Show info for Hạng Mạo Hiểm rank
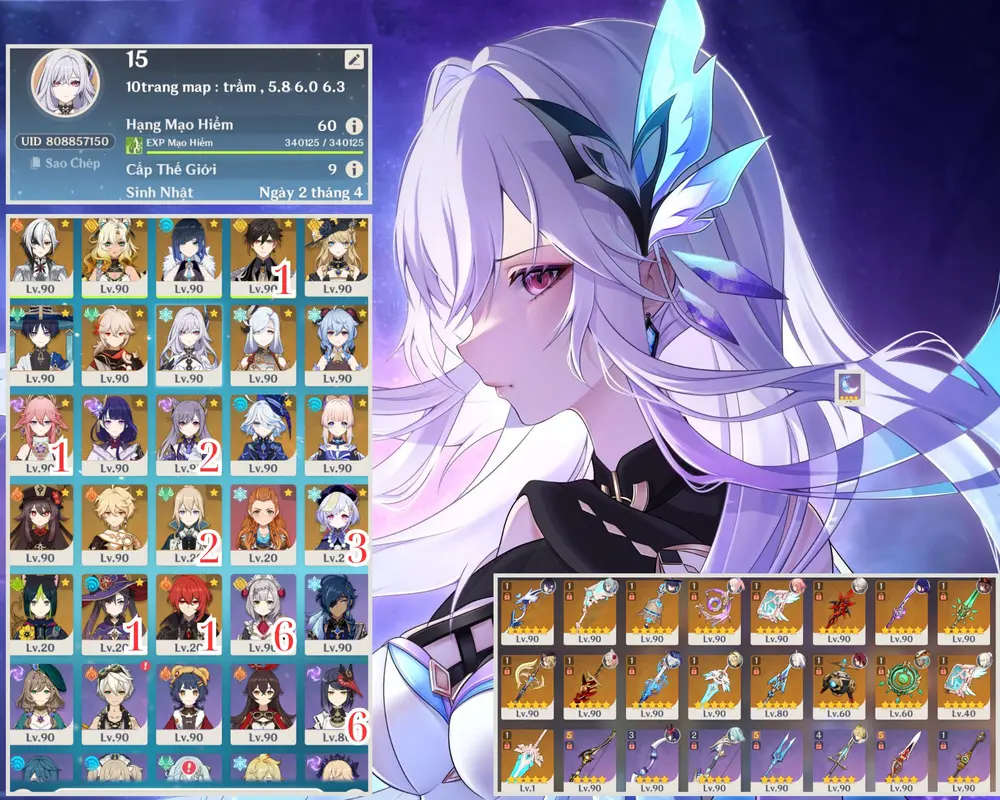 point(353,126)
